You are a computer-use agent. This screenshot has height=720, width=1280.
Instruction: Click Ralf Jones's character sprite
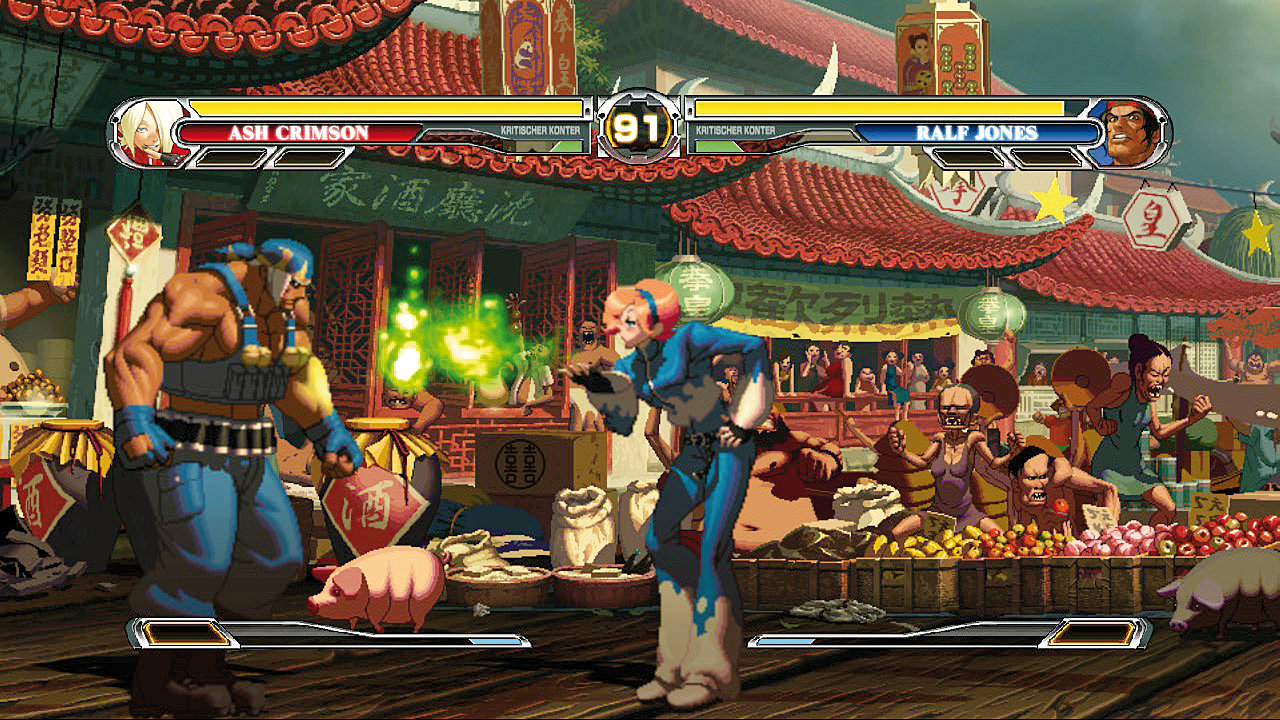pyautogui.click(x=230, y=420)
